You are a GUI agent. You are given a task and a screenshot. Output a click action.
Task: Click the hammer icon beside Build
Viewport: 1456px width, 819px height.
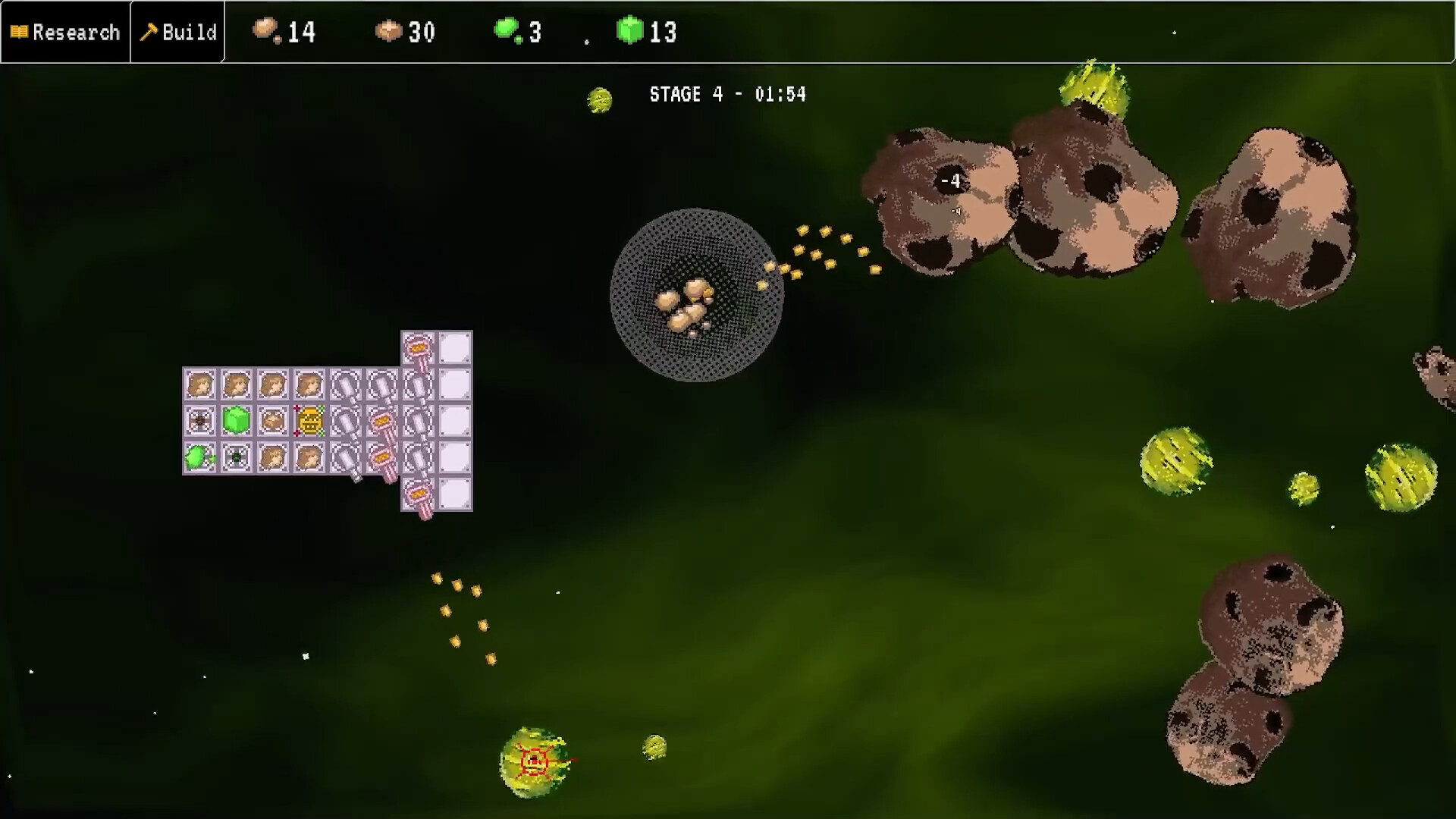coord(151,32)
